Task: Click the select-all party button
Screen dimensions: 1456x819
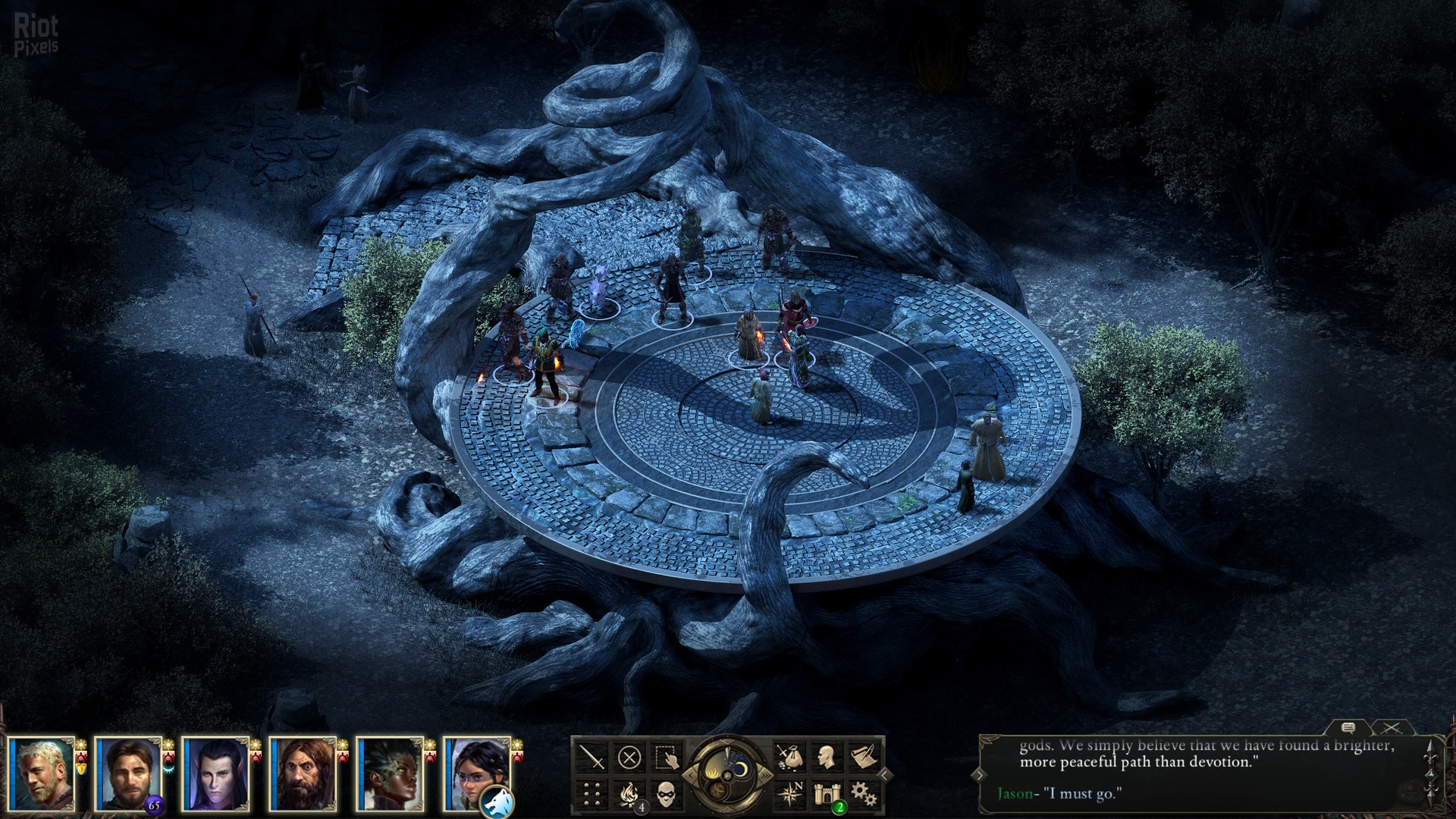Action: (x=667, y=757)
